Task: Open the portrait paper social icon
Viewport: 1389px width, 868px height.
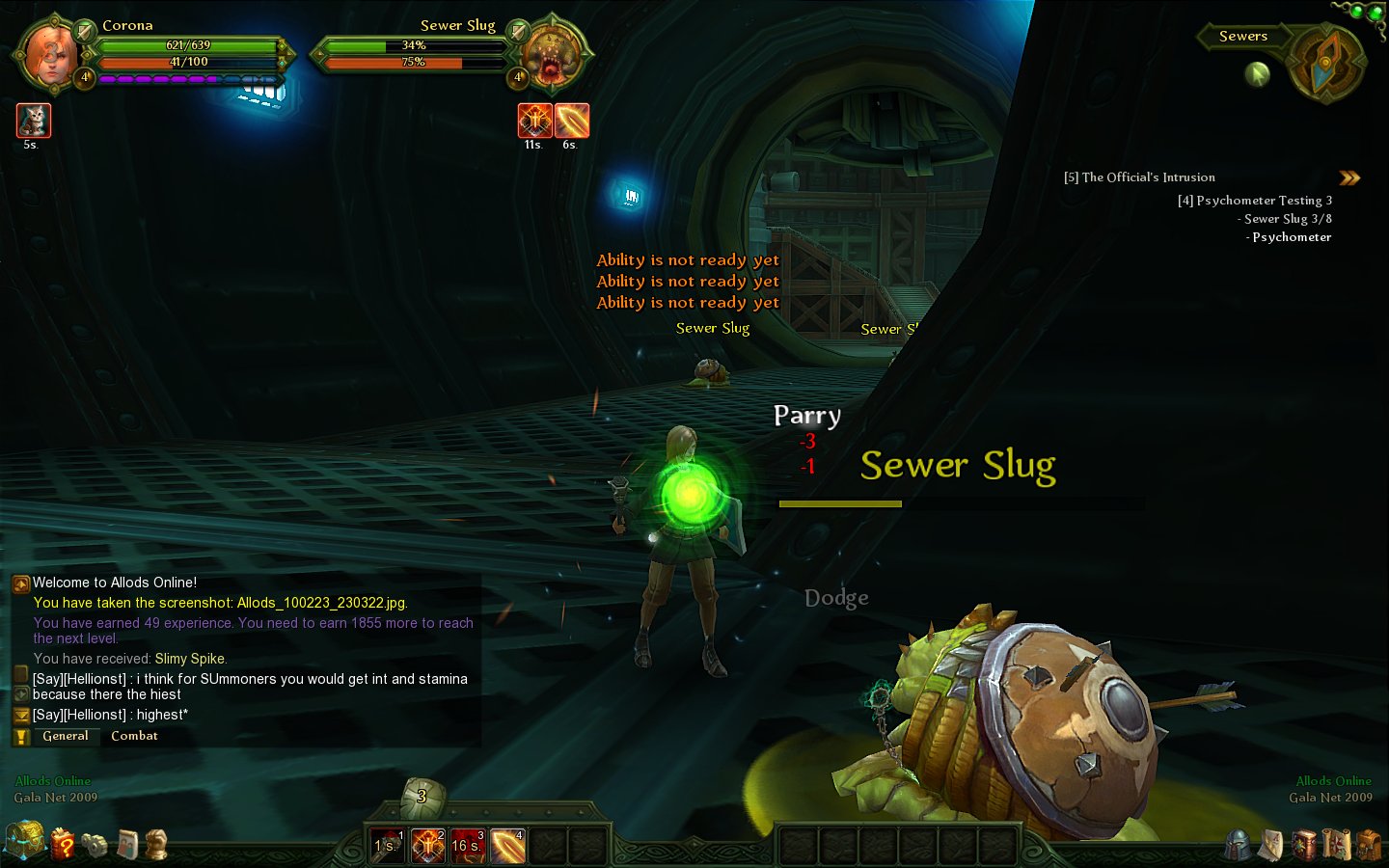Action: [128, 845]
